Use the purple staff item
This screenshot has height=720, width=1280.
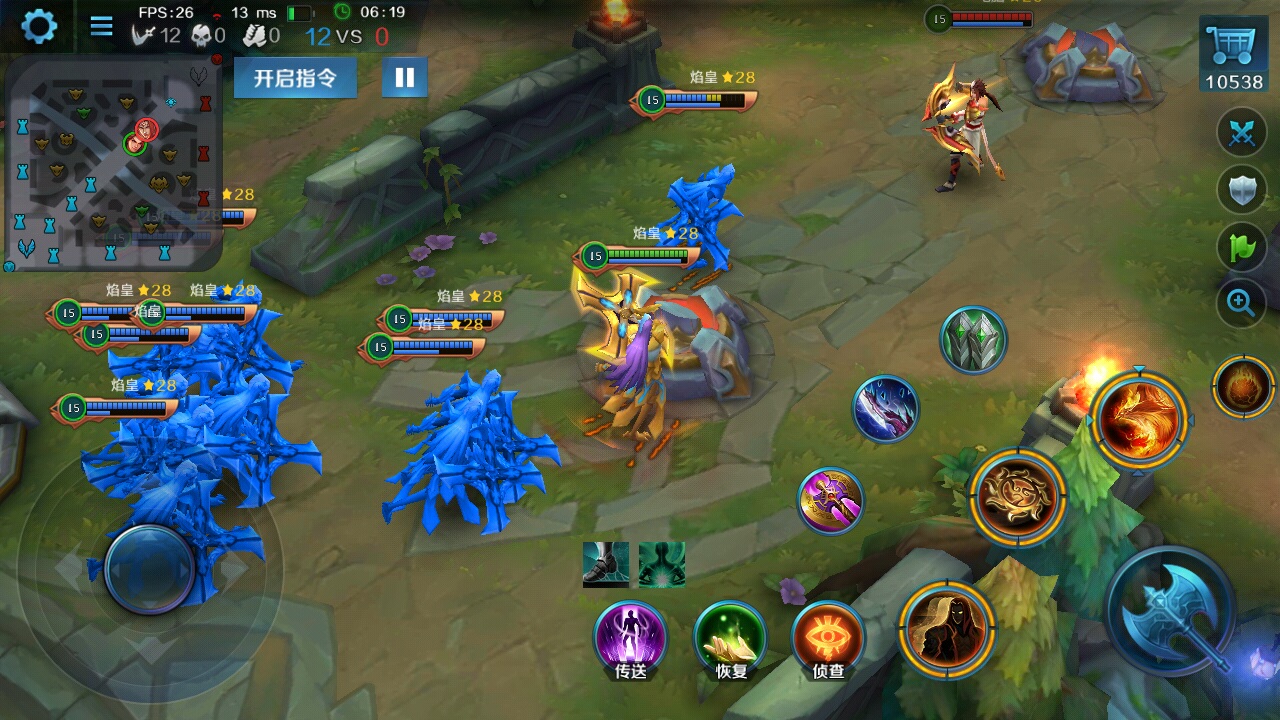pos(831,500)
